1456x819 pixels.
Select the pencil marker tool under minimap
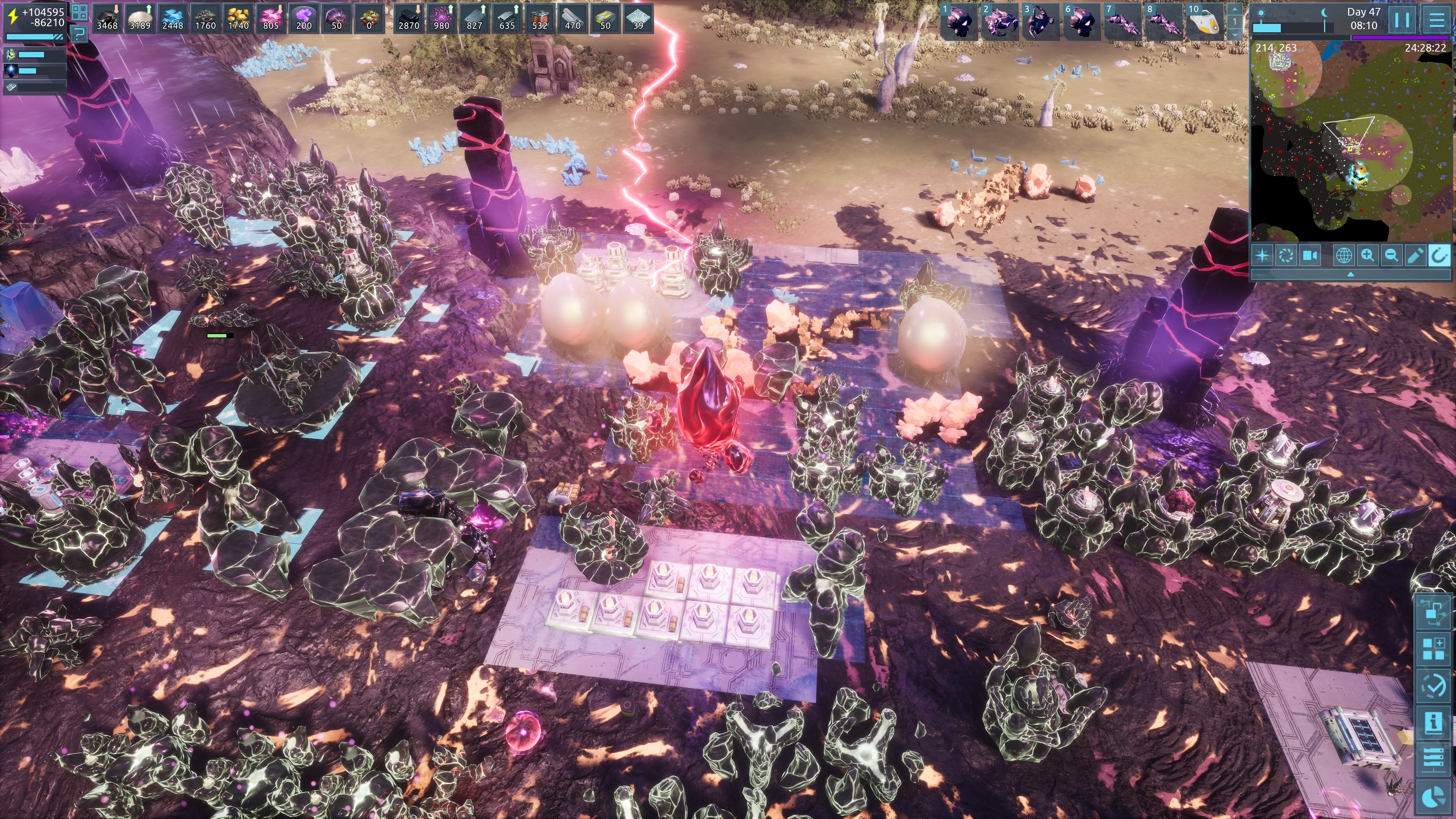pos(1415,256)
